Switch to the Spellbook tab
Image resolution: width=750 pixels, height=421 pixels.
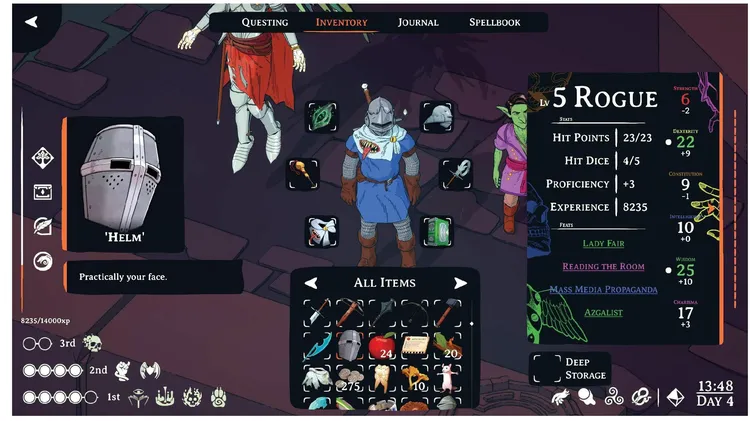pos(495,22)
